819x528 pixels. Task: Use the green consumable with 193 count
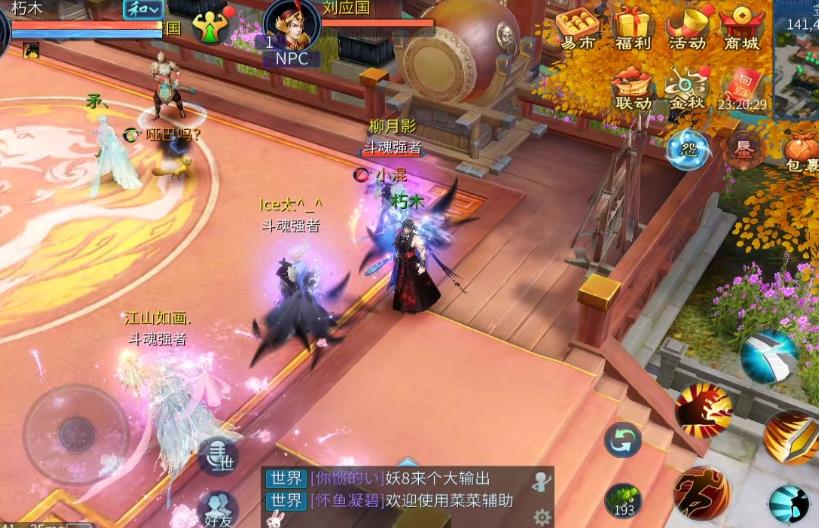pos(624,499)
